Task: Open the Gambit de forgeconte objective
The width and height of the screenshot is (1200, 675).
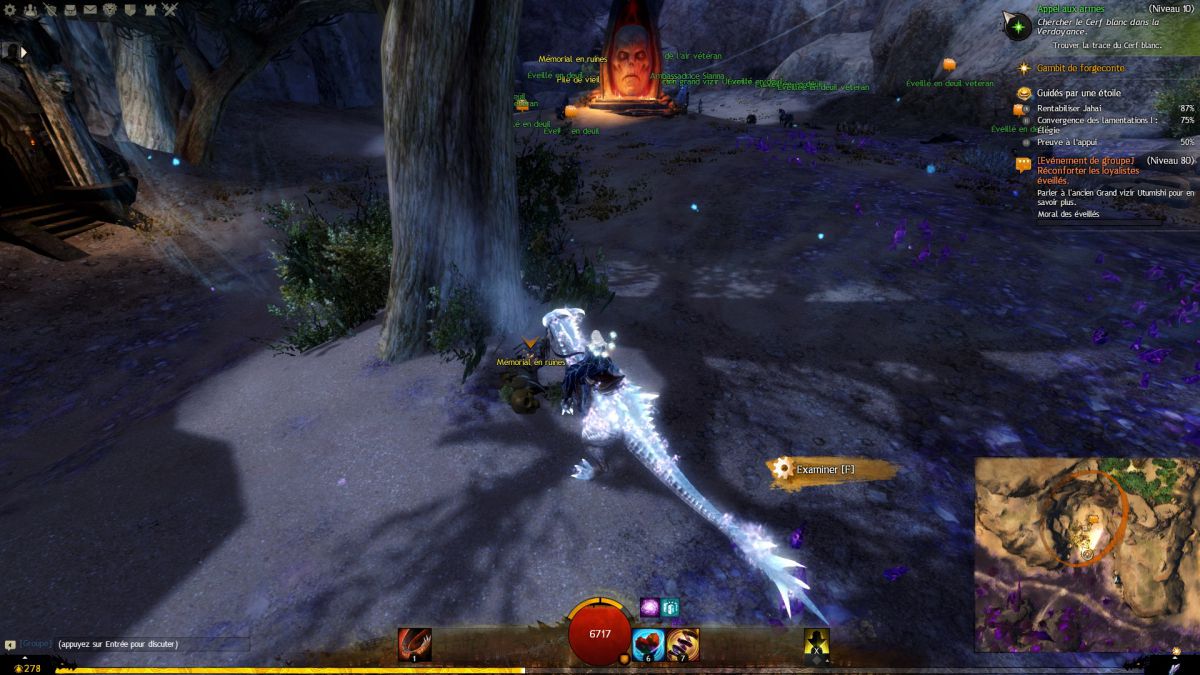Action: tap(1080, 68)
